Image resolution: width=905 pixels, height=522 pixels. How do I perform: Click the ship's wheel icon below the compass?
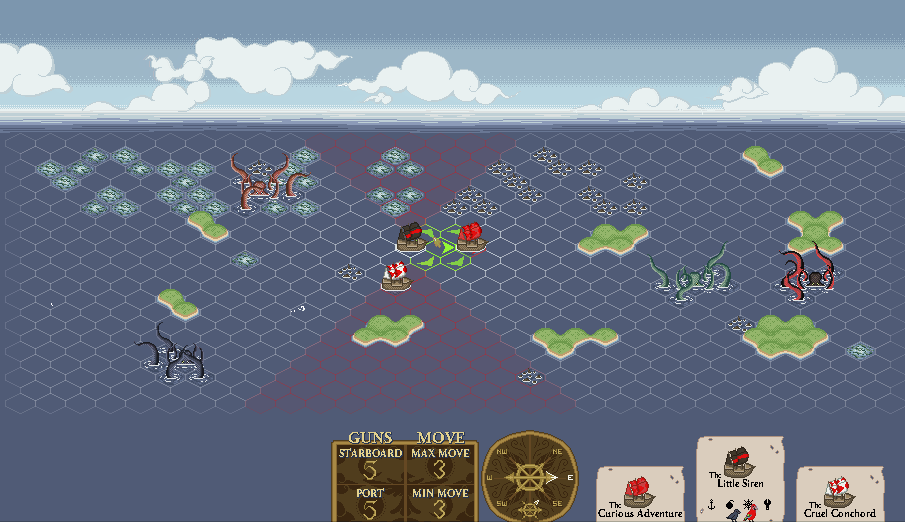[530, 508]
